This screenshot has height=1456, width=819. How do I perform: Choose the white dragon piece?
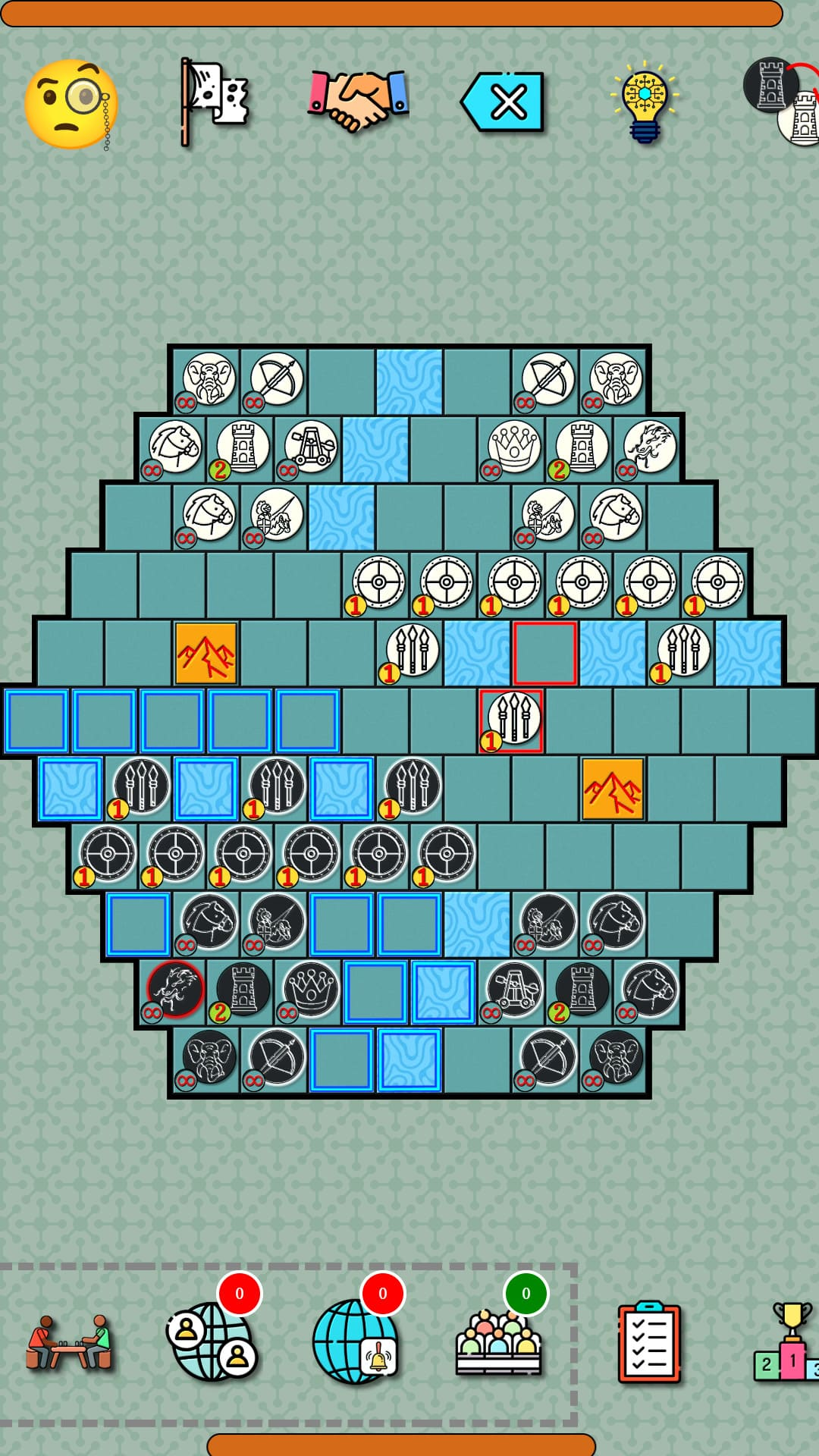649,447
